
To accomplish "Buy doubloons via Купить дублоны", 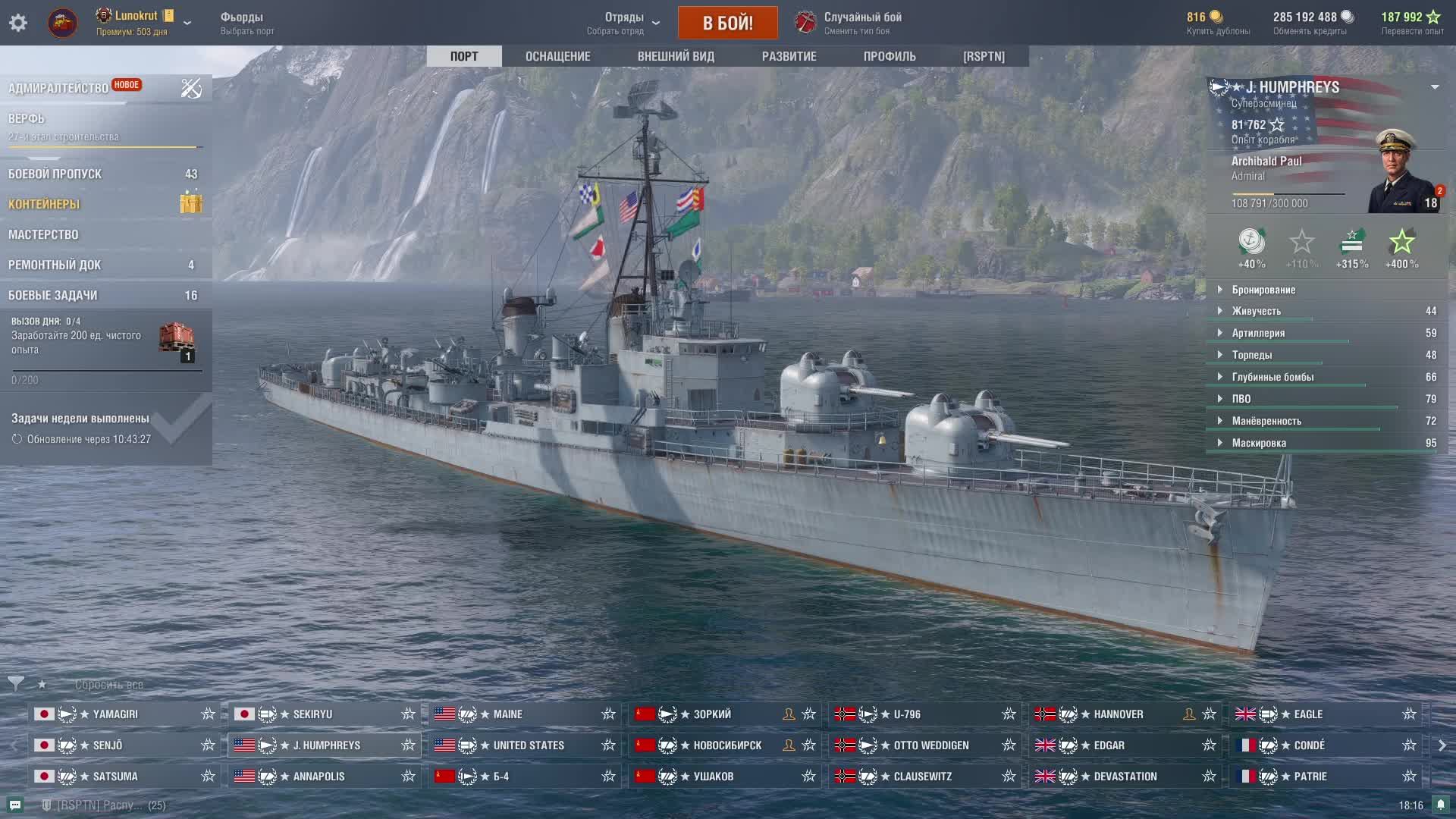I will (1218, 23).
